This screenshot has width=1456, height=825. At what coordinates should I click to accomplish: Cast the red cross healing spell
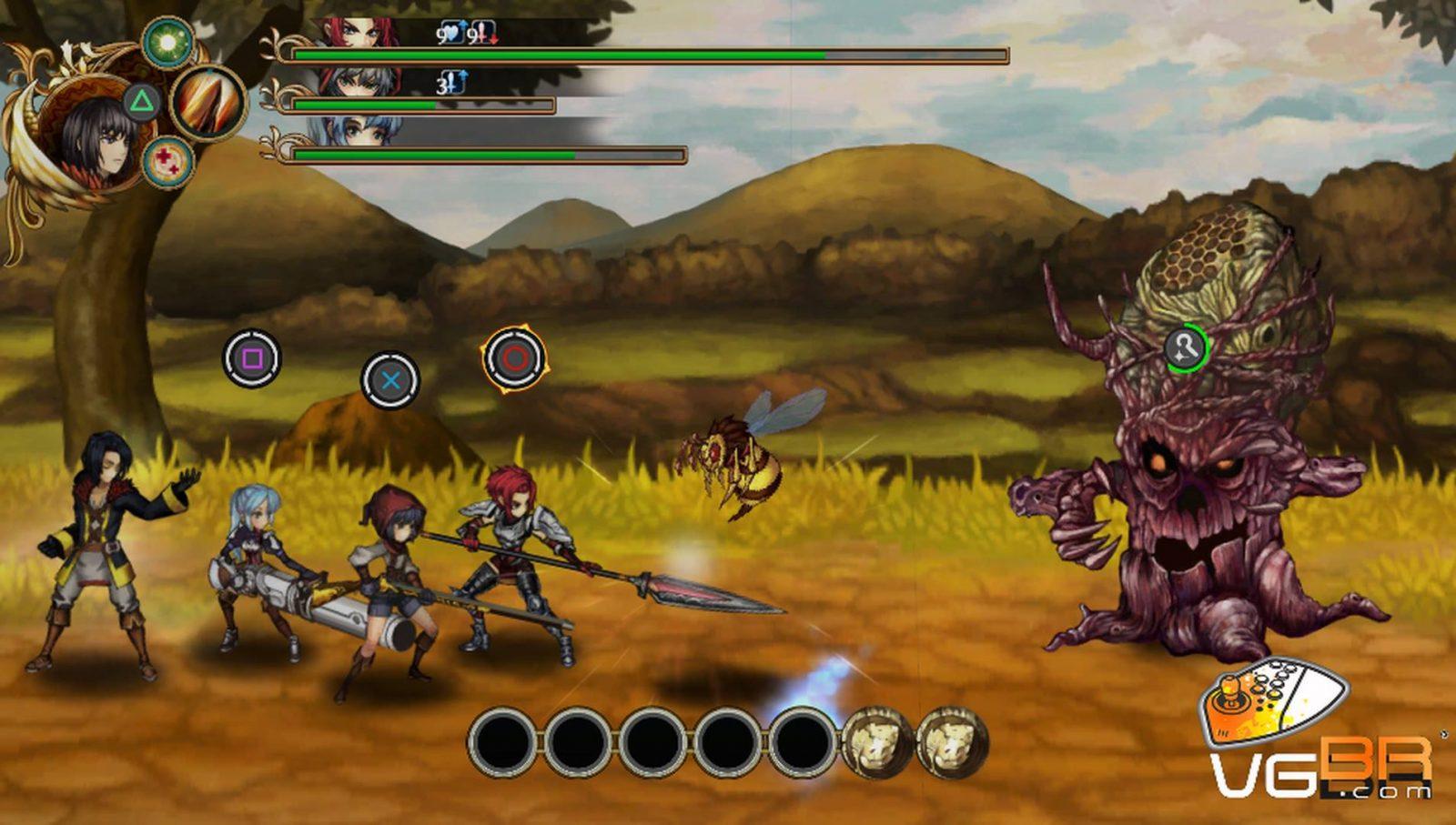168,162
